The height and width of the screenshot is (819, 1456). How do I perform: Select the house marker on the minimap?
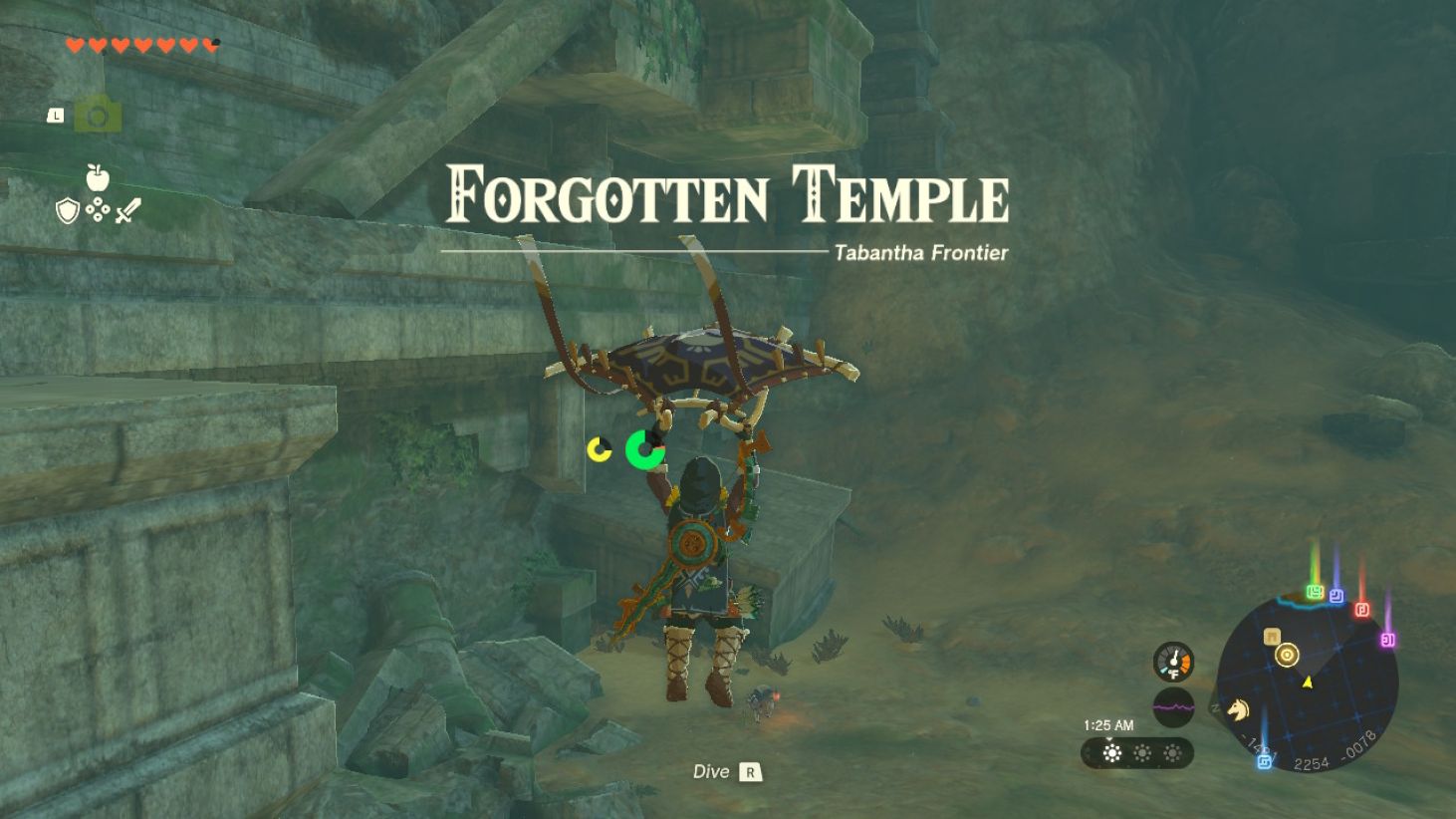tap(1272, 638)
